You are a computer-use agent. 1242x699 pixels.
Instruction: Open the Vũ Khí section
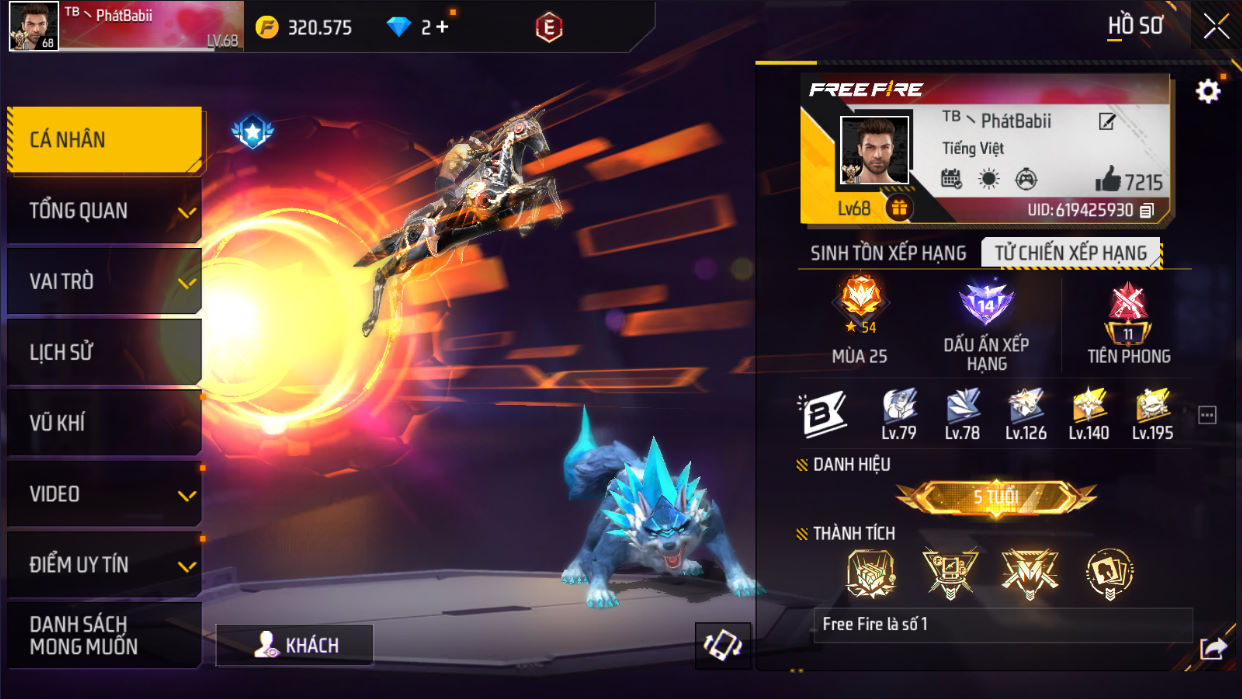point(104,423)
